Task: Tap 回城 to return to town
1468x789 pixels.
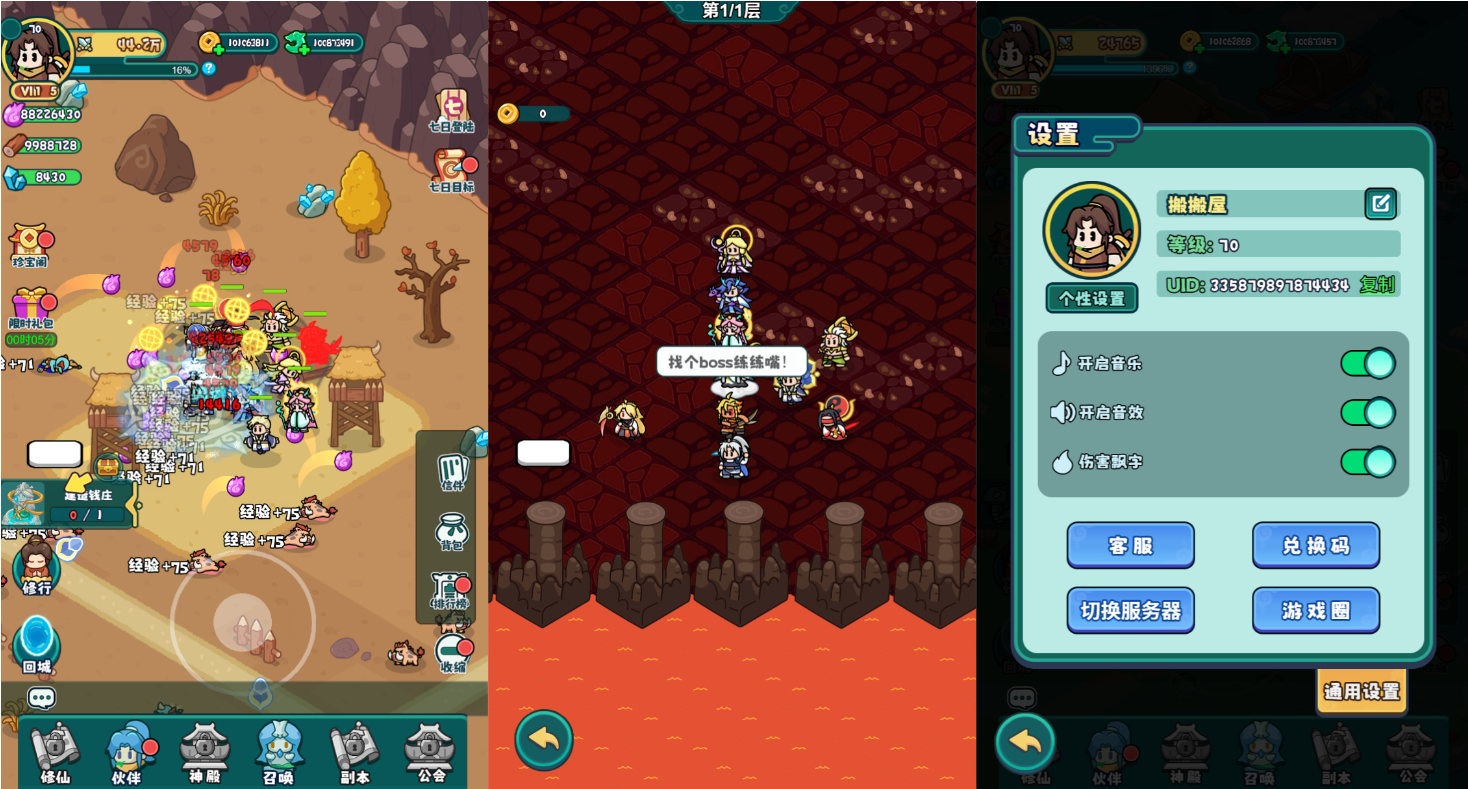Action: tap(37, 645)
